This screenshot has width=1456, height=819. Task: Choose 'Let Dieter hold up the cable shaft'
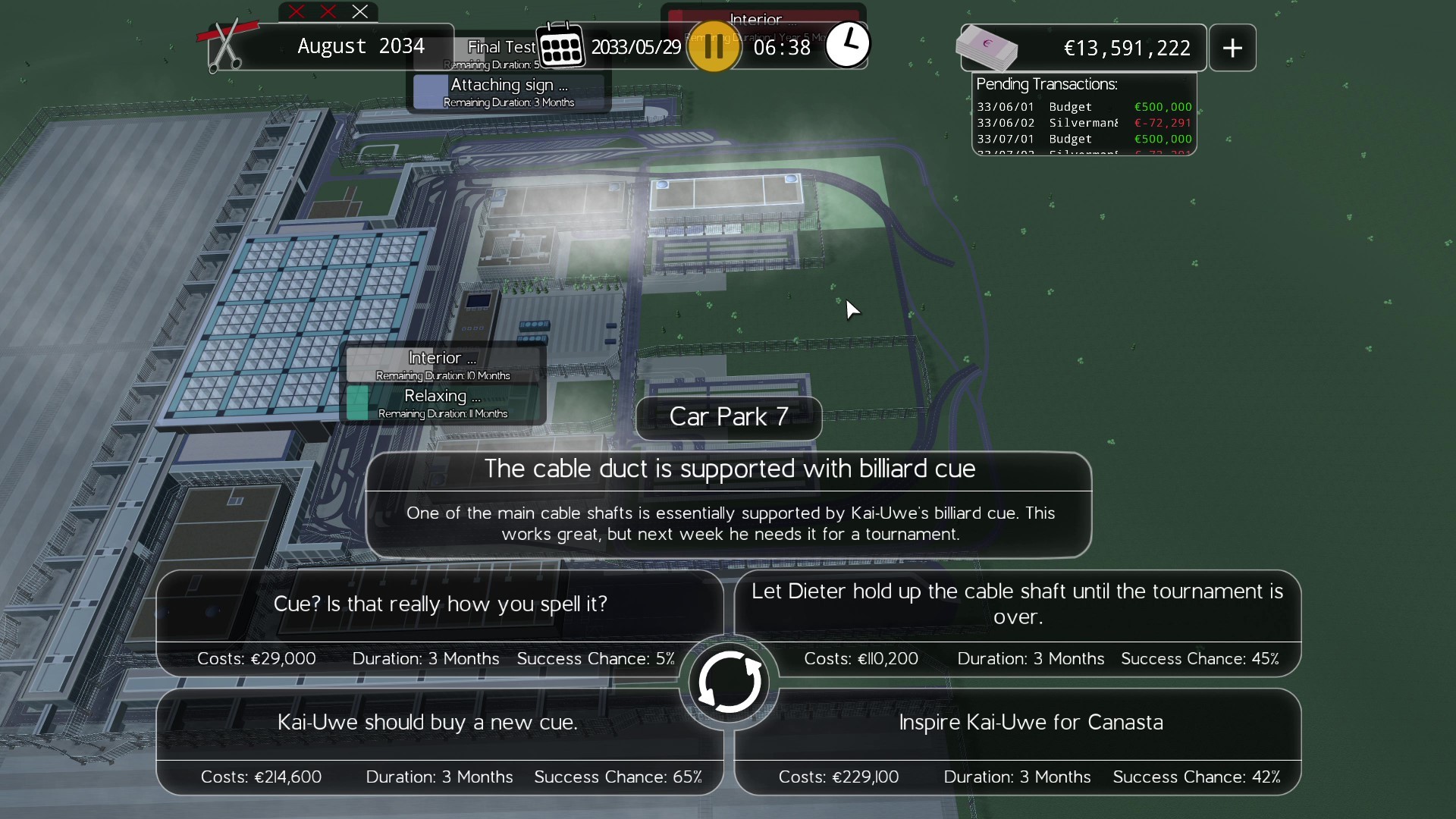pos(1017,604)
